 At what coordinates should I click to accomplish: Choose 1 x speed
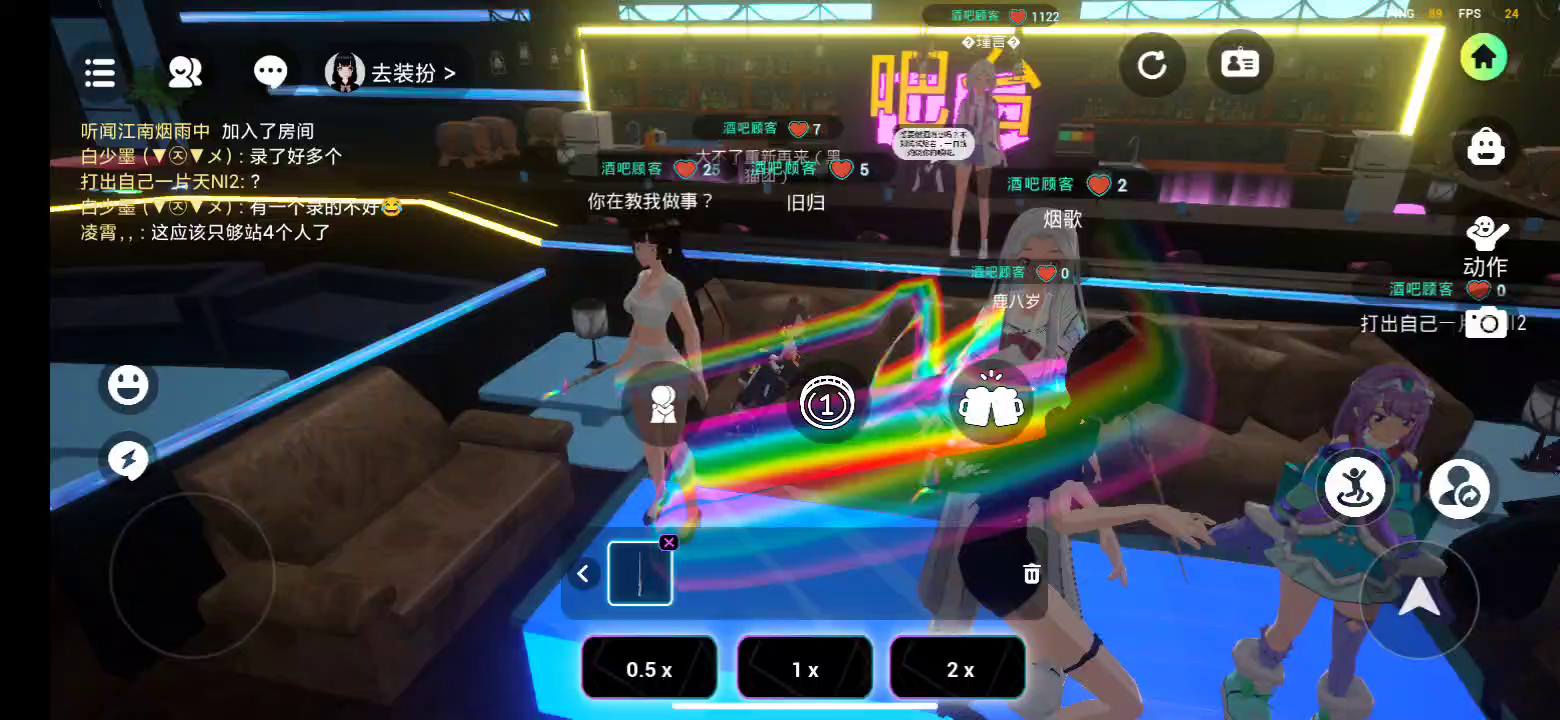[x=805, y=669]
